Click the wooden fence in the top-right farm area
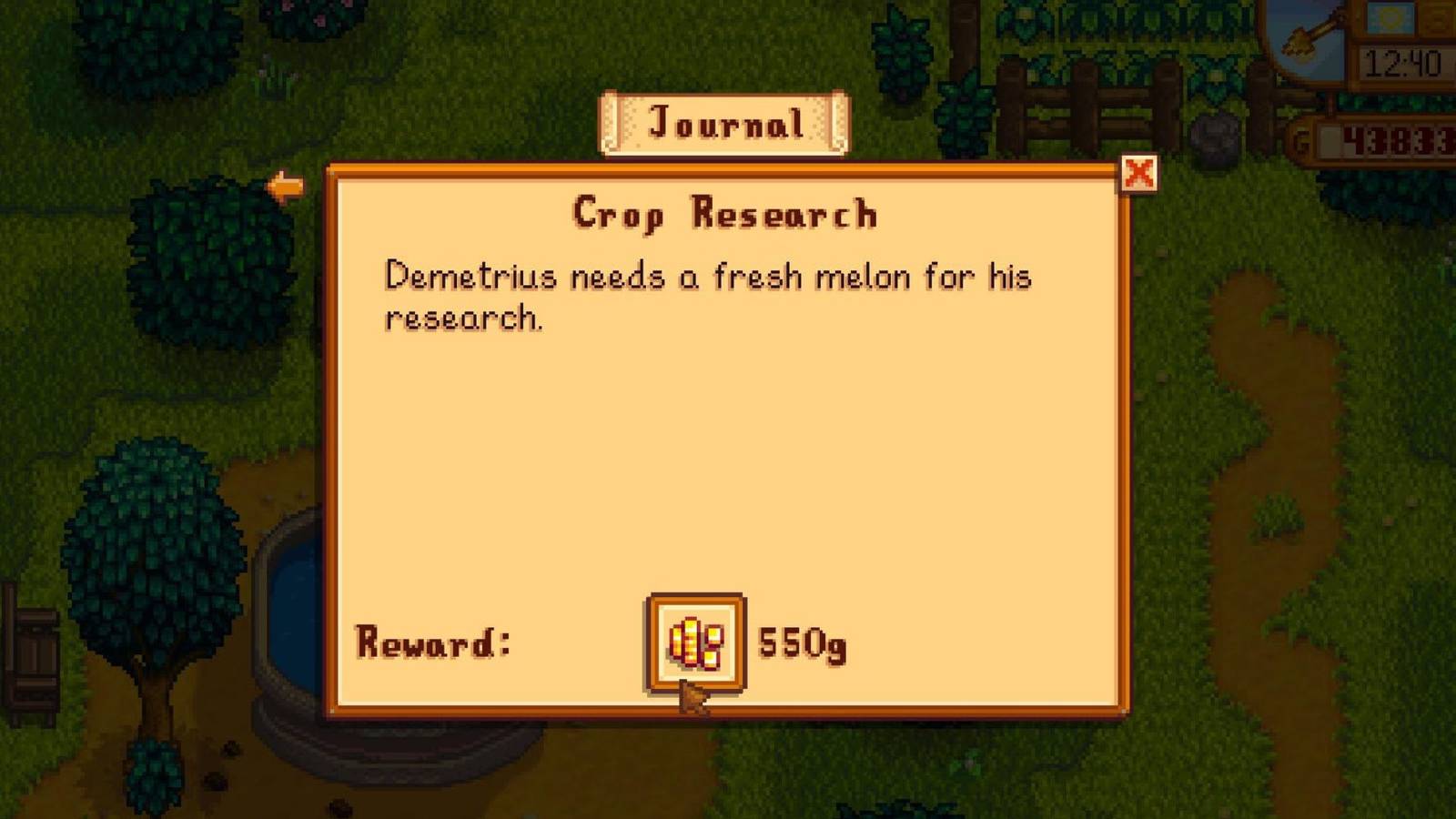 click(1083, 100)
